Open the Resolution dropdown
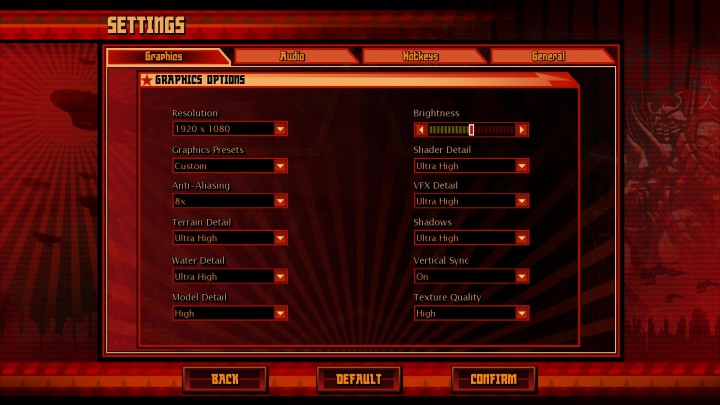 pos(229,129)
